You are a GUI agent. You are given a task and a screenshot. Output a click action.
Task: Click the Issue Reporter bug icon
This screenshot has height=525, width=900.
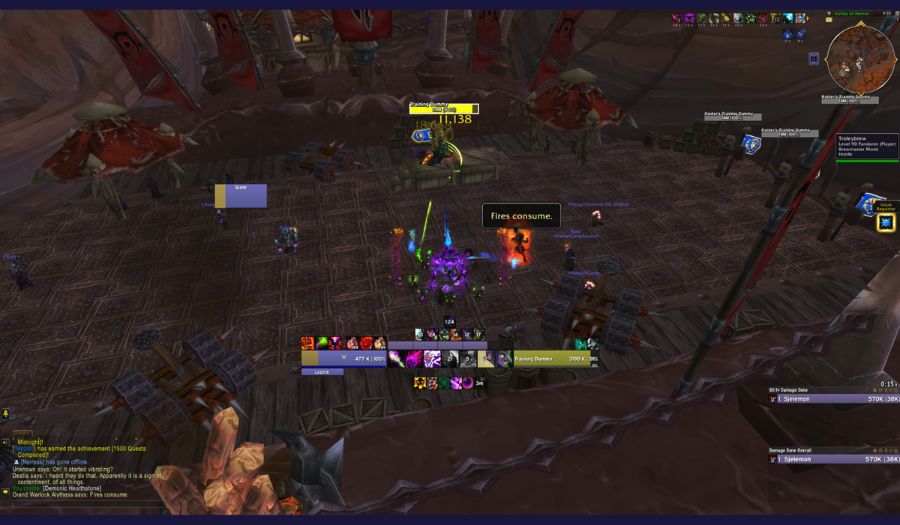coord(886,222)
